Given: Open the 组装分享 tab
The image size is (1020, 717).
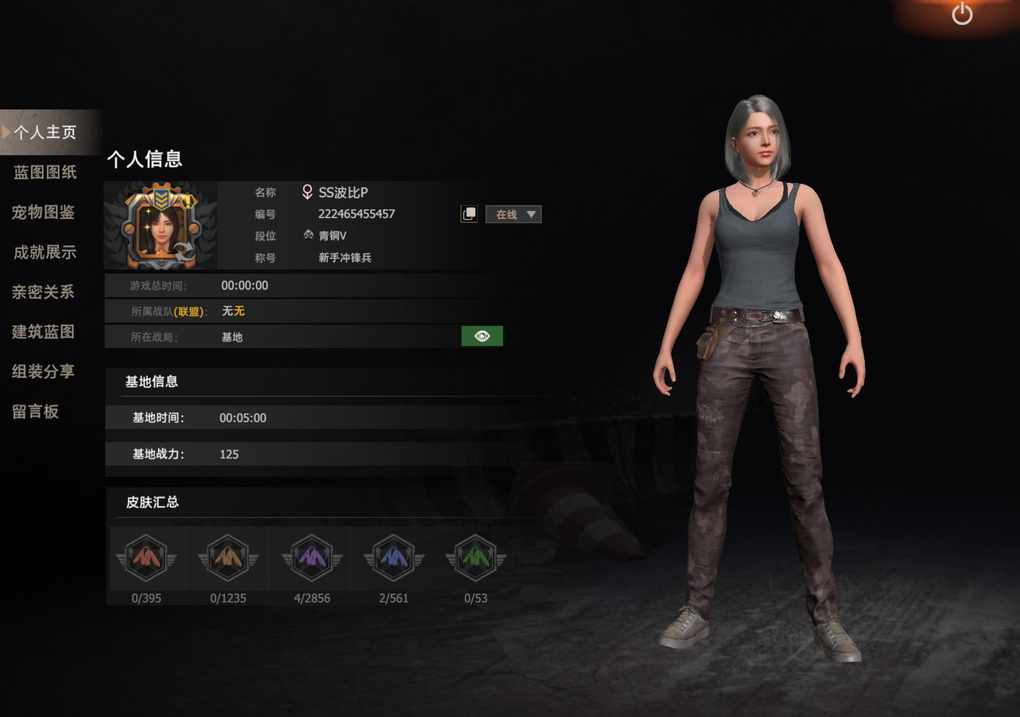Looking at the screenshot, I should click(x=44, y=371).
